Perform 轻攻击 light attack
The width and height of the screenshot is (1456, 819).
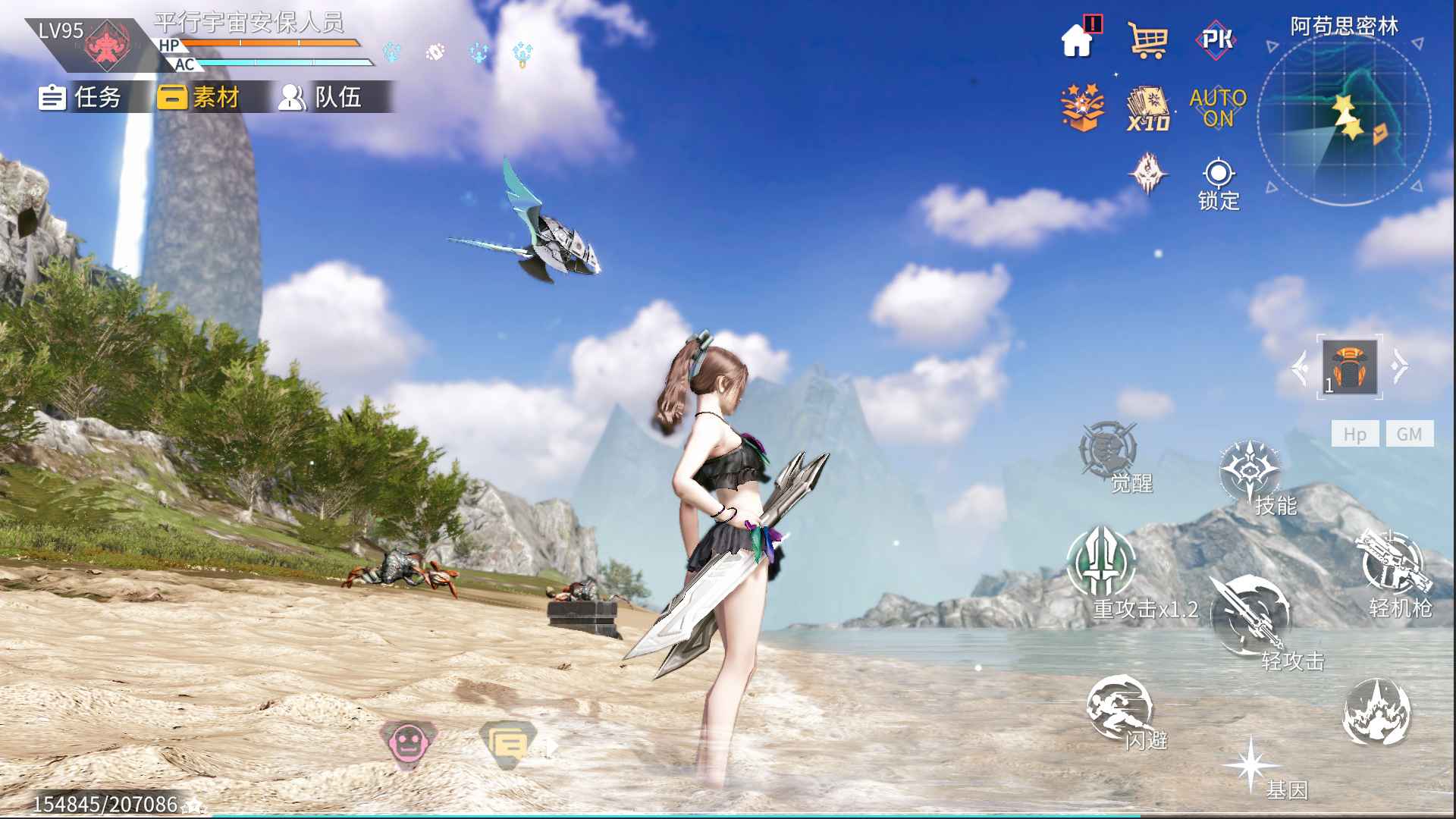click(x=1250, y=616)
